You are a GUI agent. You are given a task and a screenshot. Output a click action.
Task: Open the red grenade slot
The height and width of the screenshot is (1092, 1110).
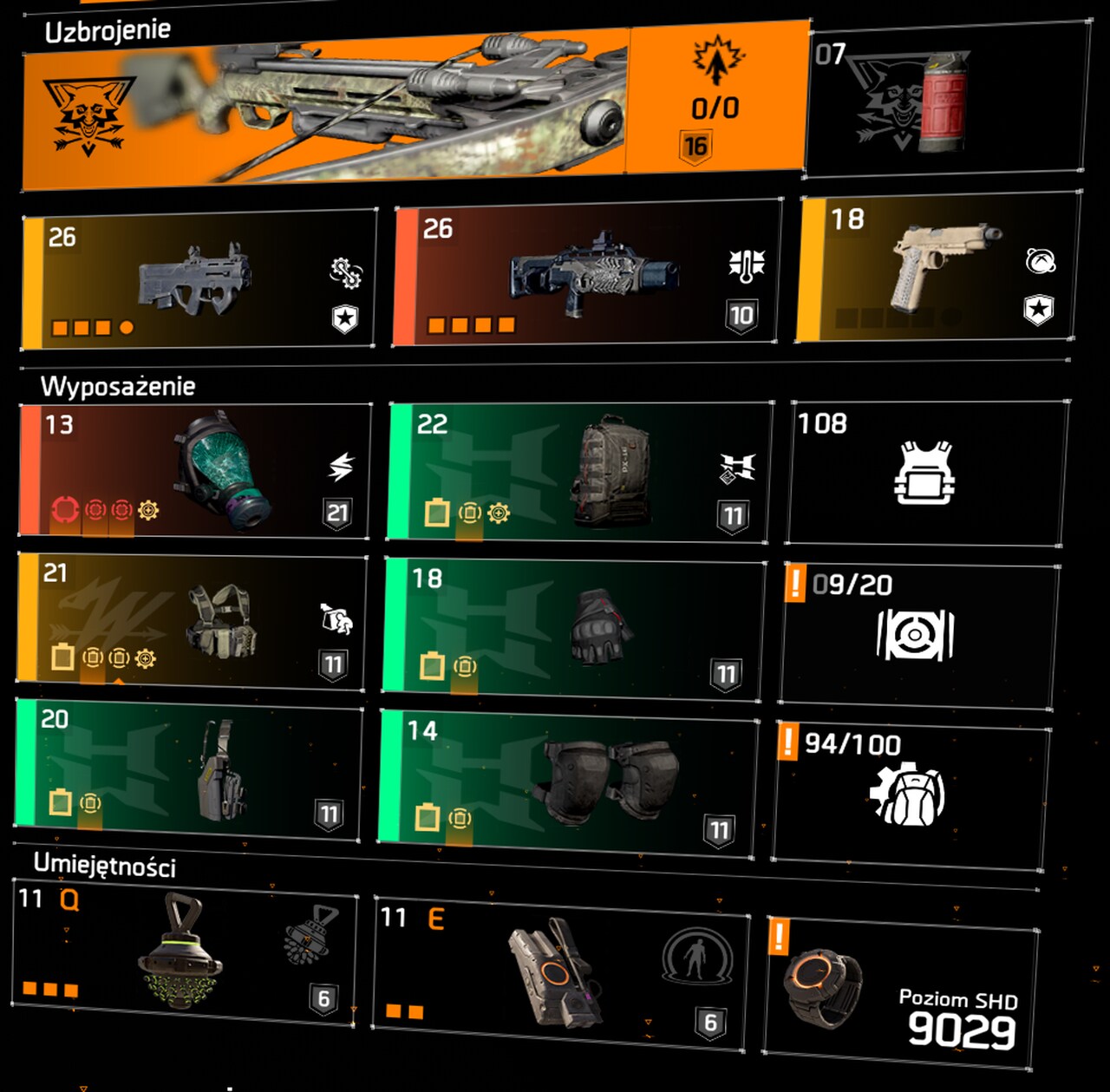tap(945, 102)
